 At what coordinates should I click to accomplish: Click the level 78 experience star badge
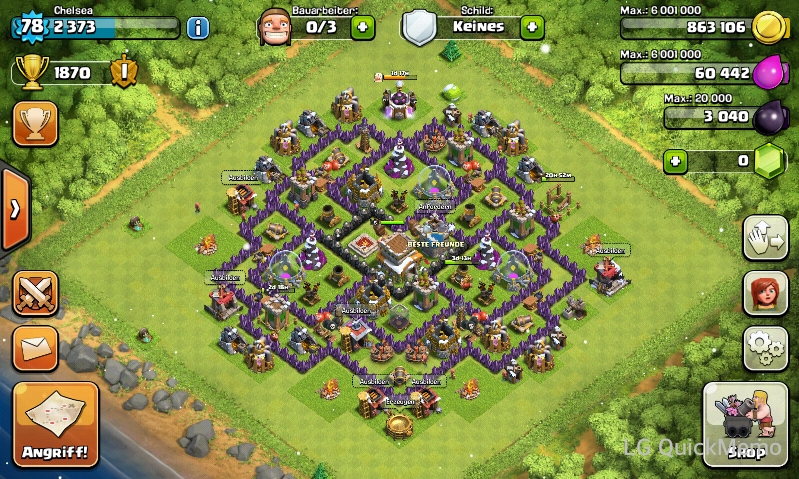[x=31, y=26]
